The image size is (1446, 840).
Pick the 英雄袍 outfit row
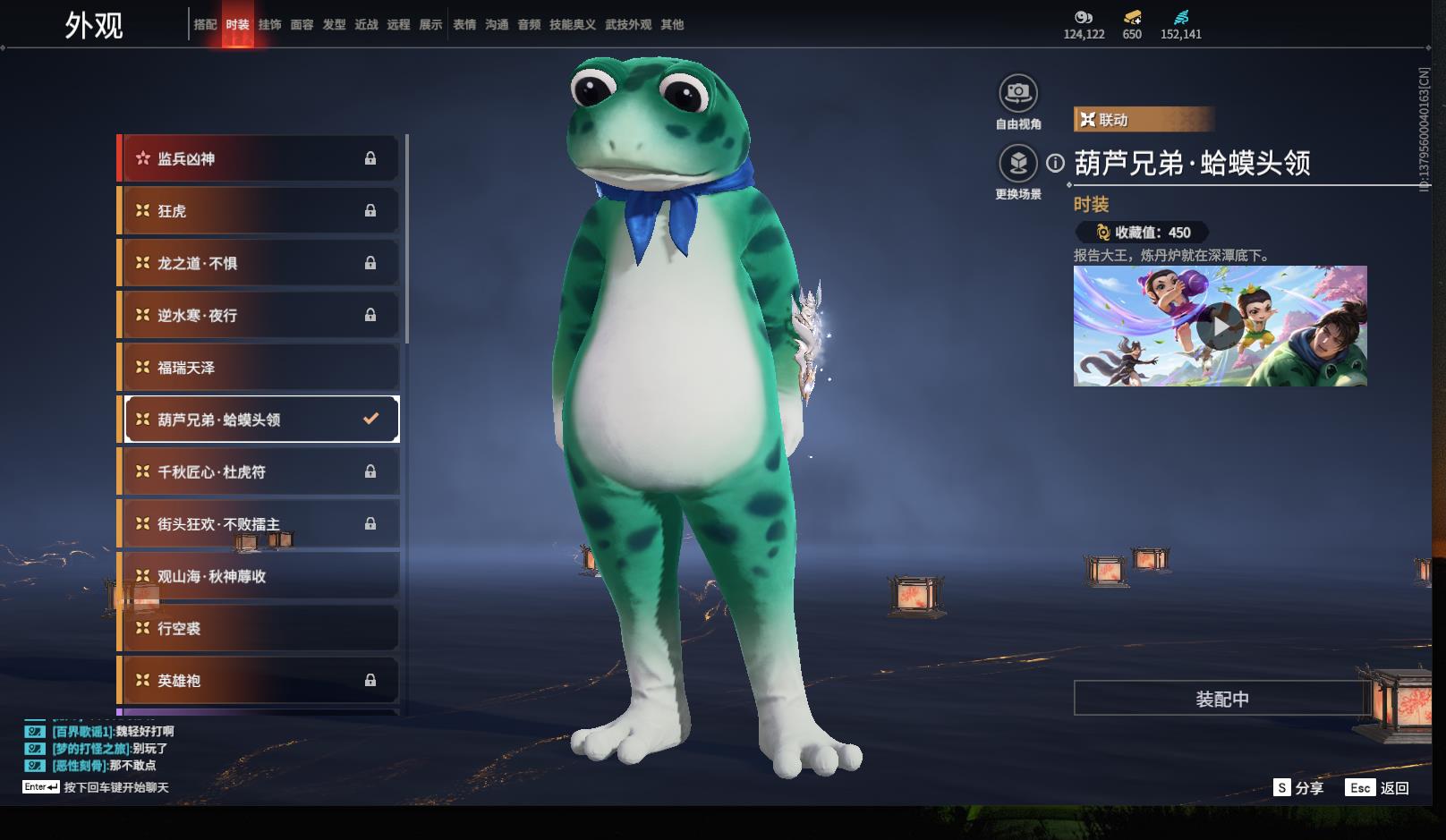pyautogui.click(x=258, y=681)
